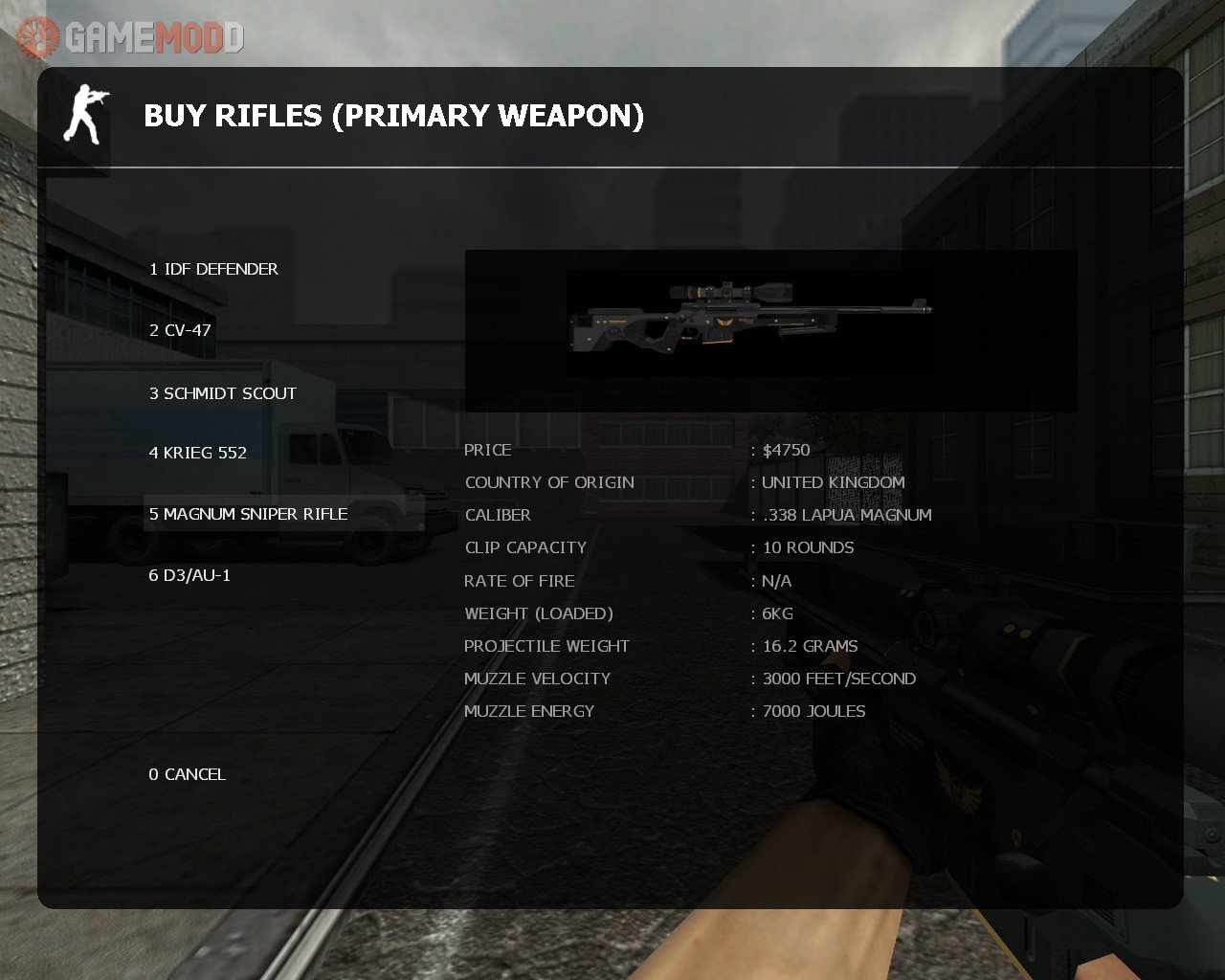Buy the Schmidt Scout
This screenshot has height=980, width=1225.
(x=223, y=393)
